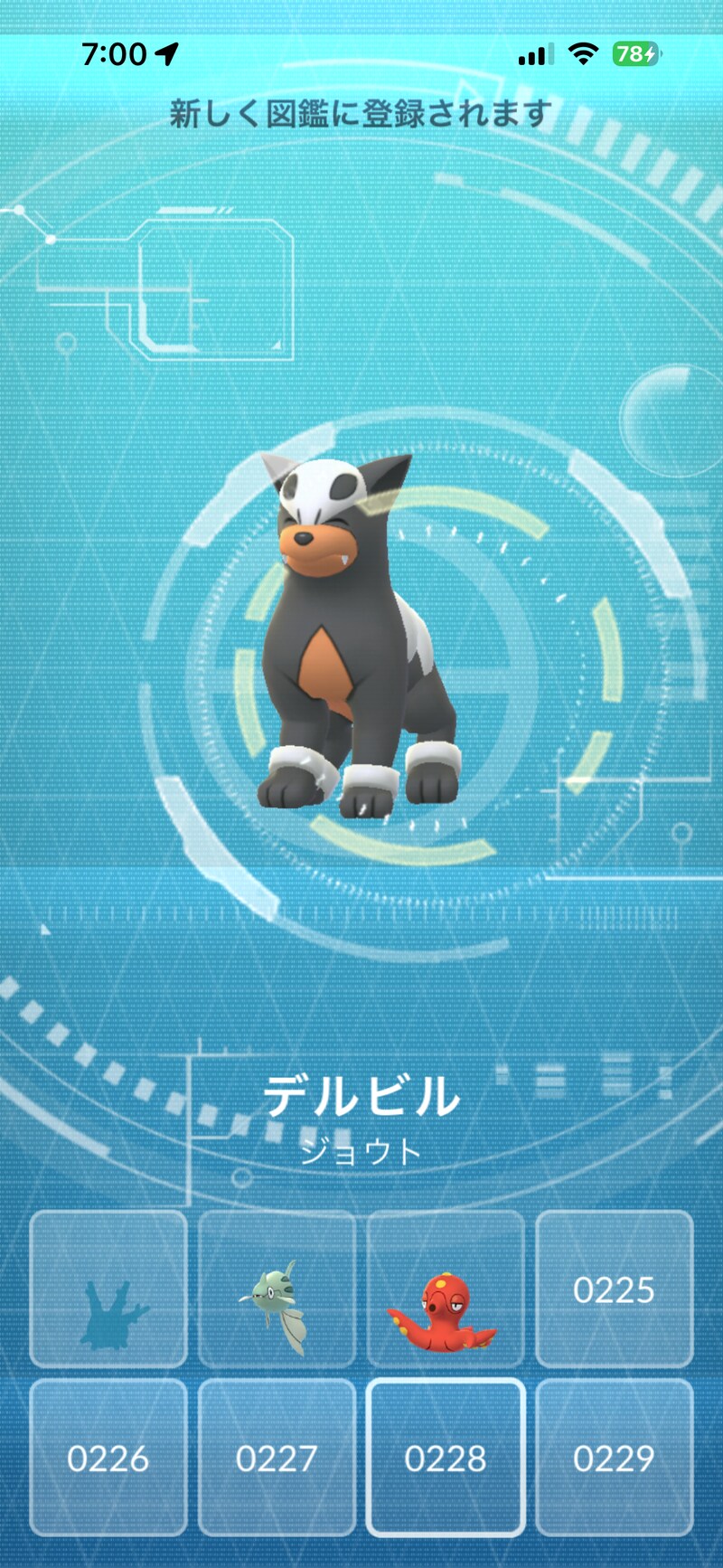
Task: Choose the Remoraid Pokédex tile
Action: [277, 1289]
